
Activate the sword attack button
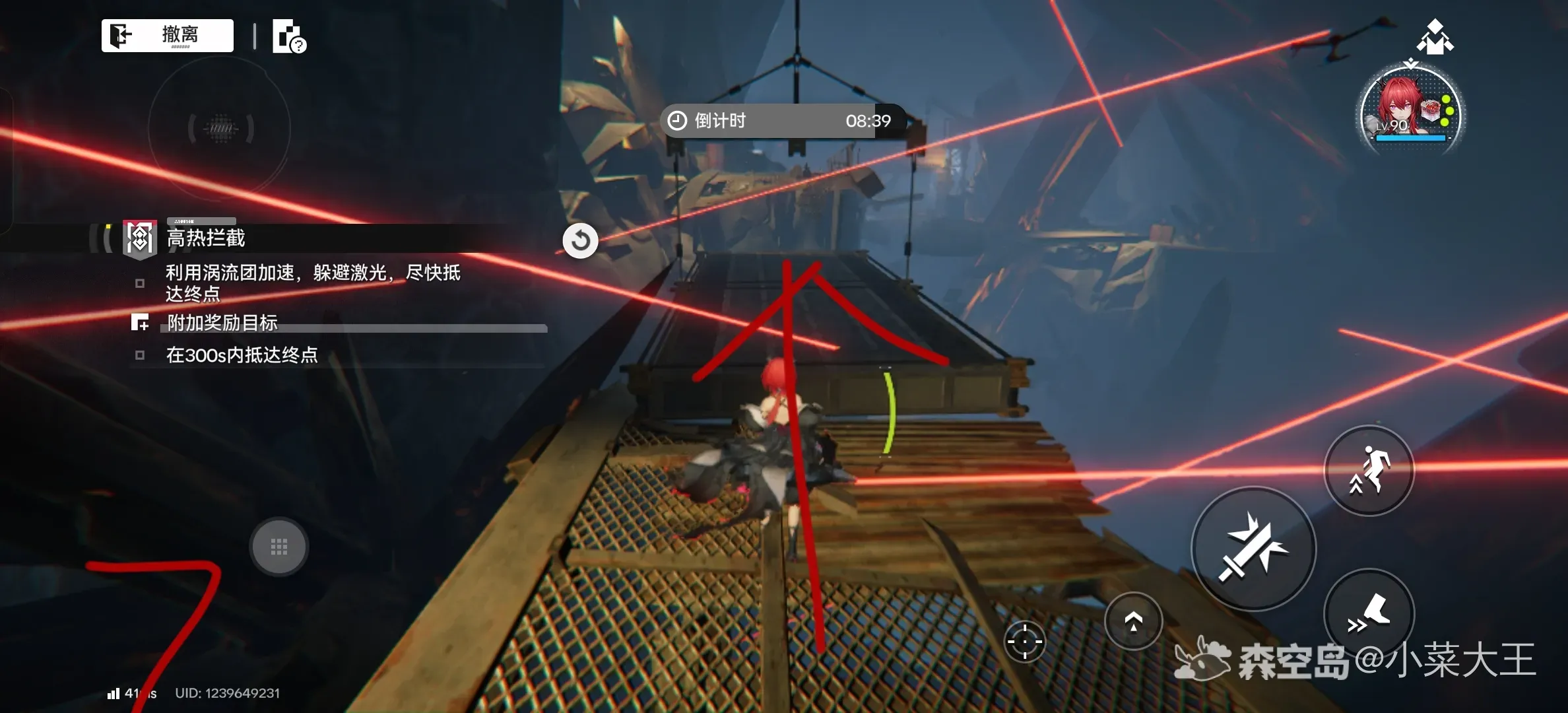(x=1253, y=547)
